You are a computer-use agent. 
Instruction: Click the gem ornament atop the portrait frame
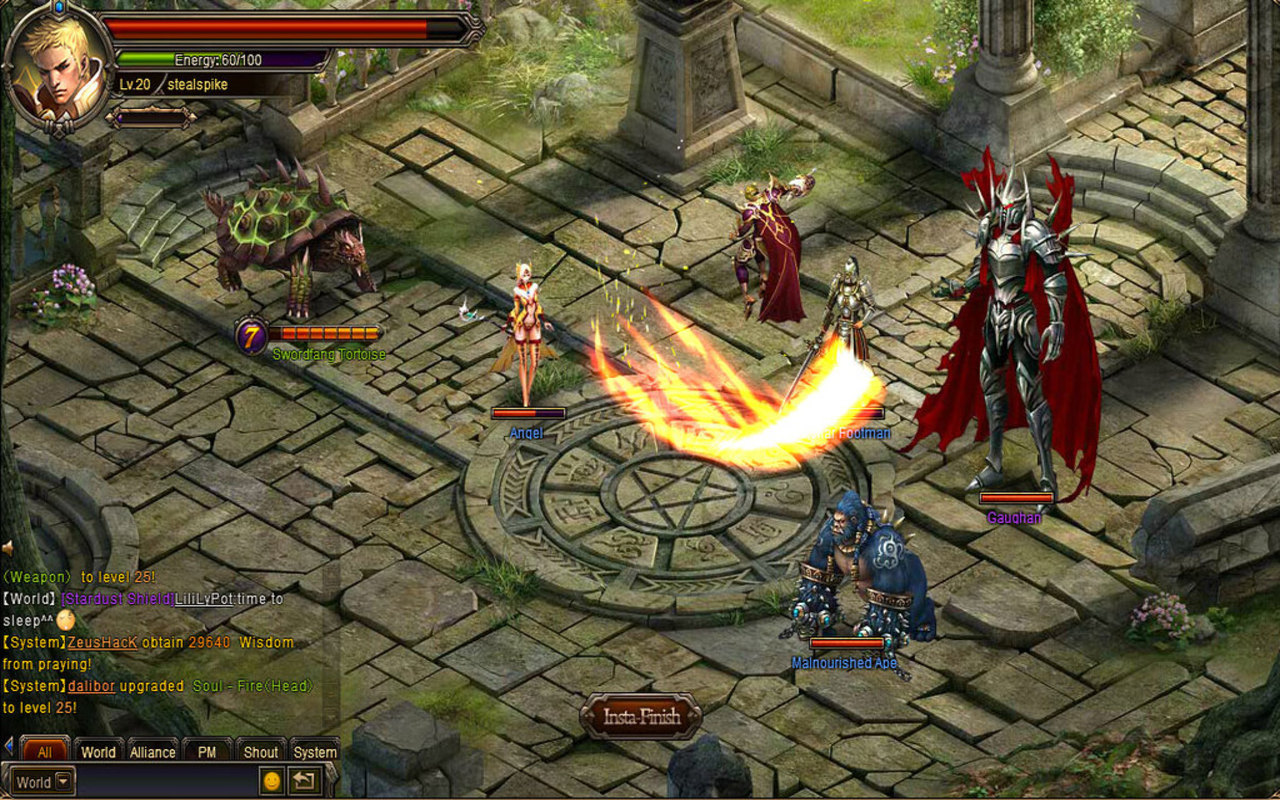[x=58, y=8]
